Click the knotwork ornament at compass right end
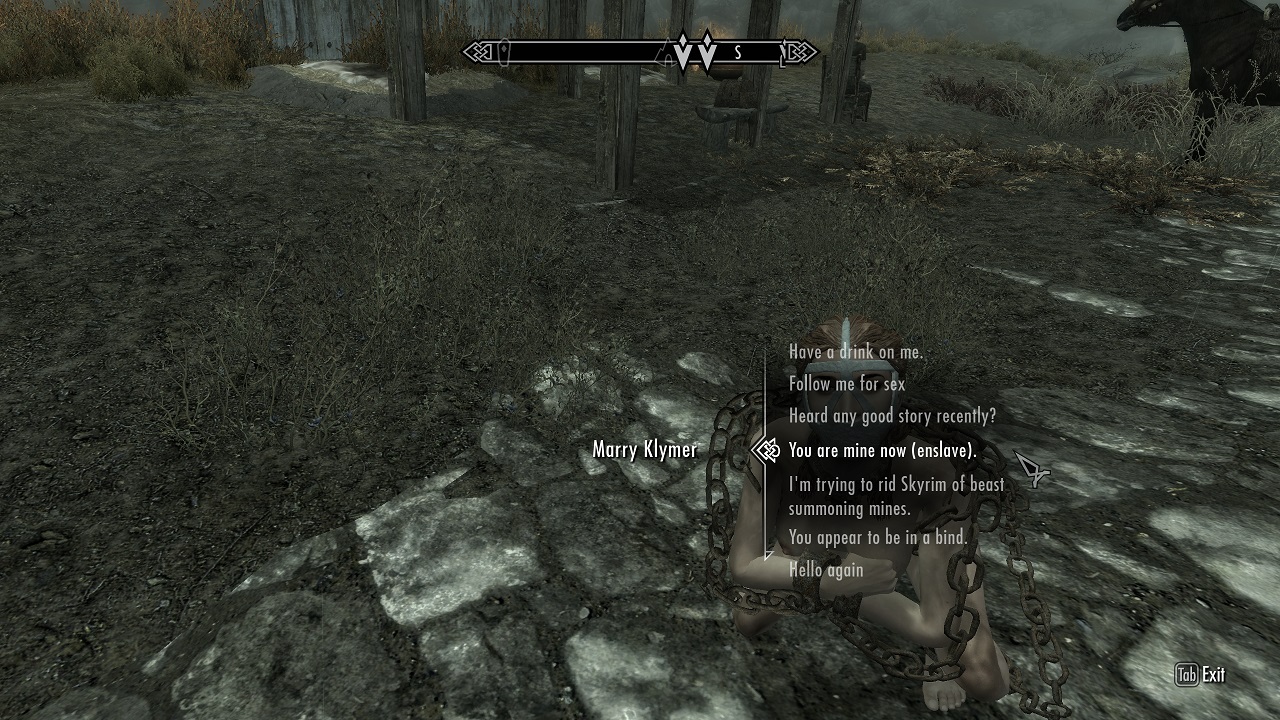The image size is (1280, 720). [x=800, y=51]
